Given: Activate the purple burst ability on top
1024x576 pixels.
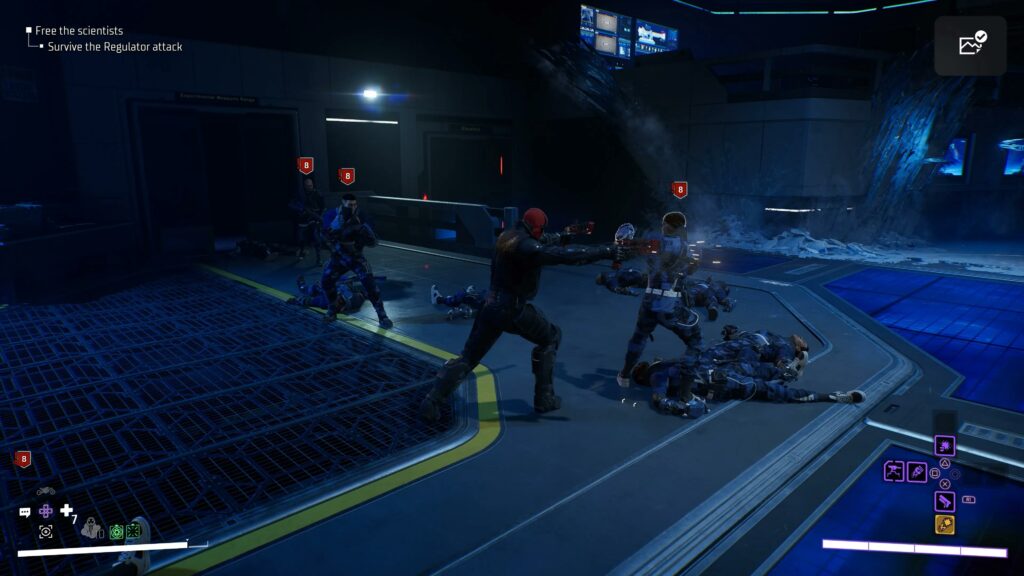Looking at the screenshot, I should [944, 446].
